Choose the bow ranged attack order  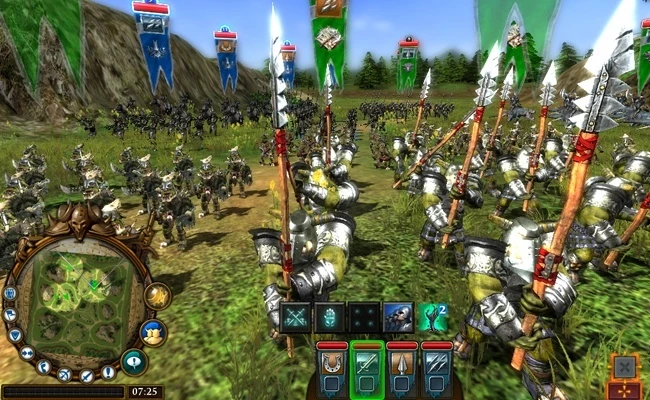pyautogui.click(x=65, y=375)
